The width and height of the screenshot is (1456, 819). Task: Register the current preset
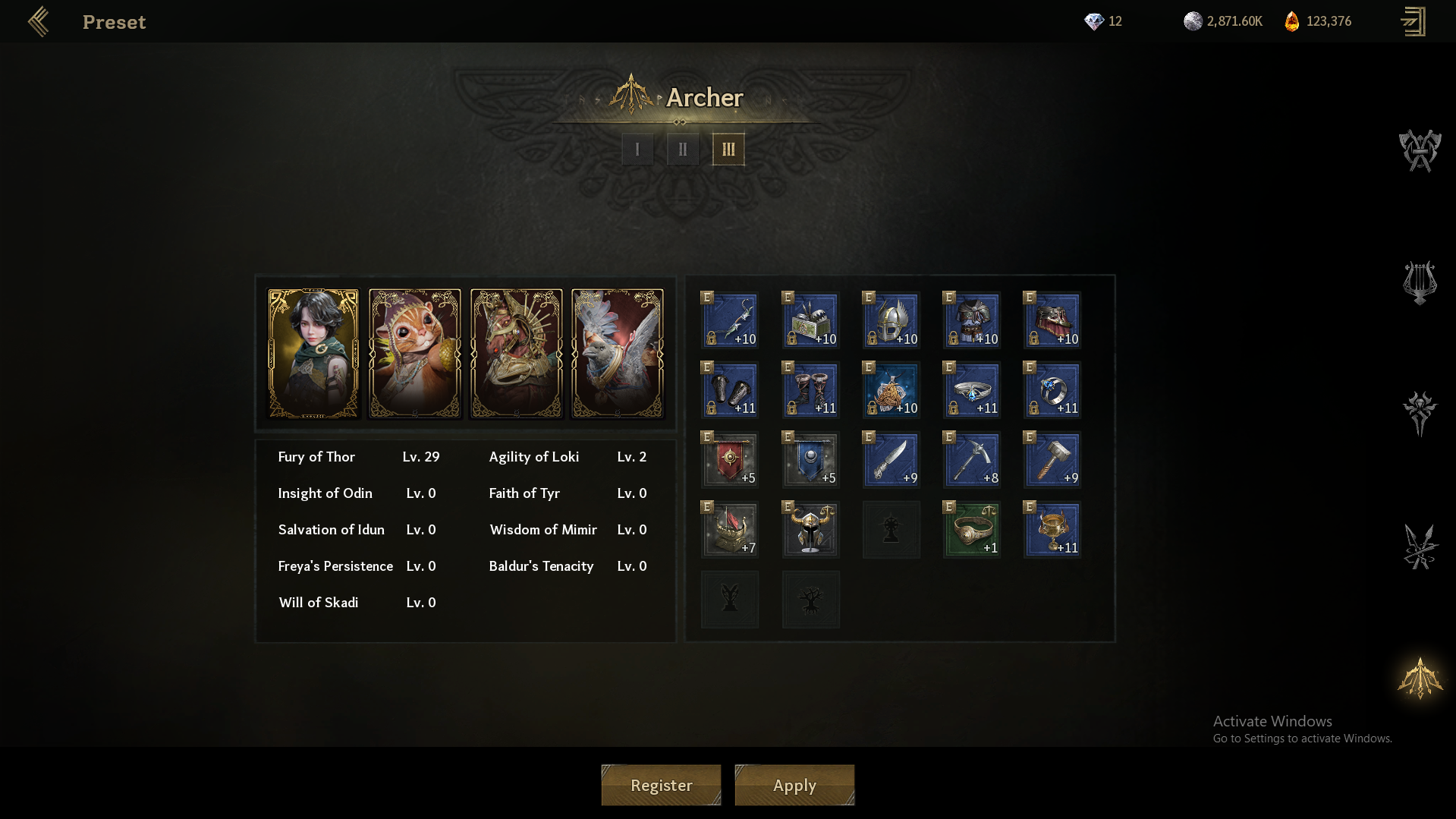tap(661, 785)
